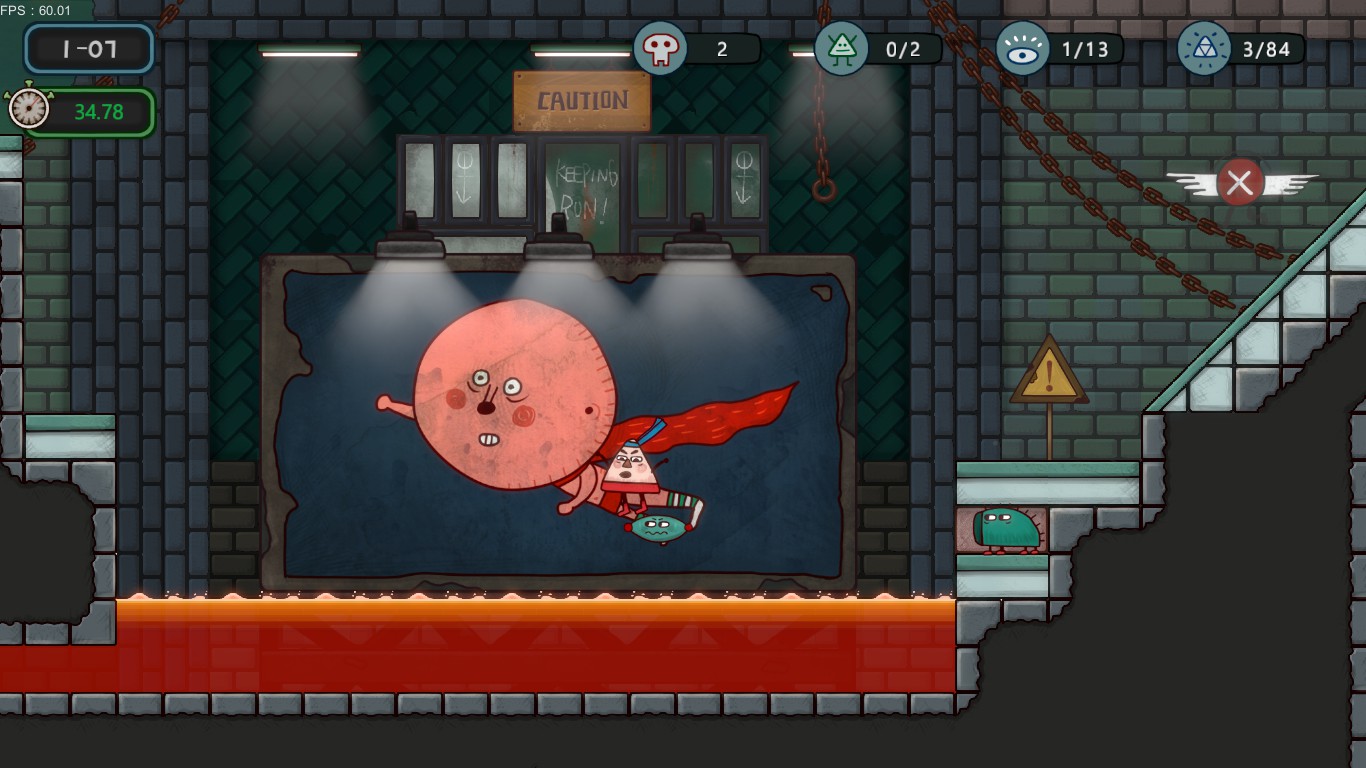
Task: Open the level indicator showing 1-07
Action: (x=88, y=49)
